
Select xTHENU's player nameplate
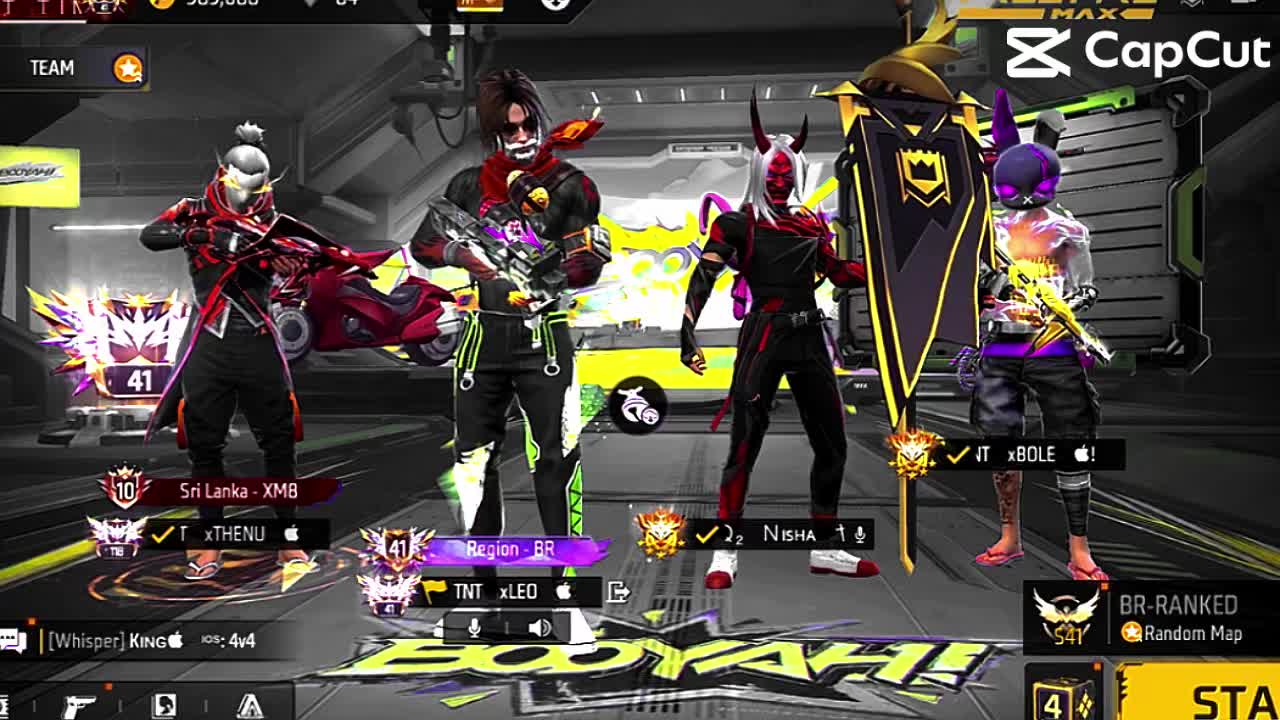235,534
